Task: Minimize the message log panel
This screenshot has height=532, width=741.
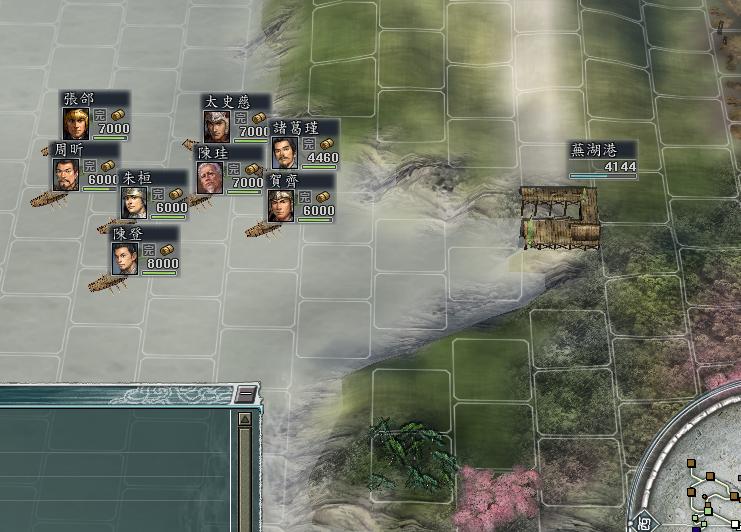Action: click(x=245, y=394)
